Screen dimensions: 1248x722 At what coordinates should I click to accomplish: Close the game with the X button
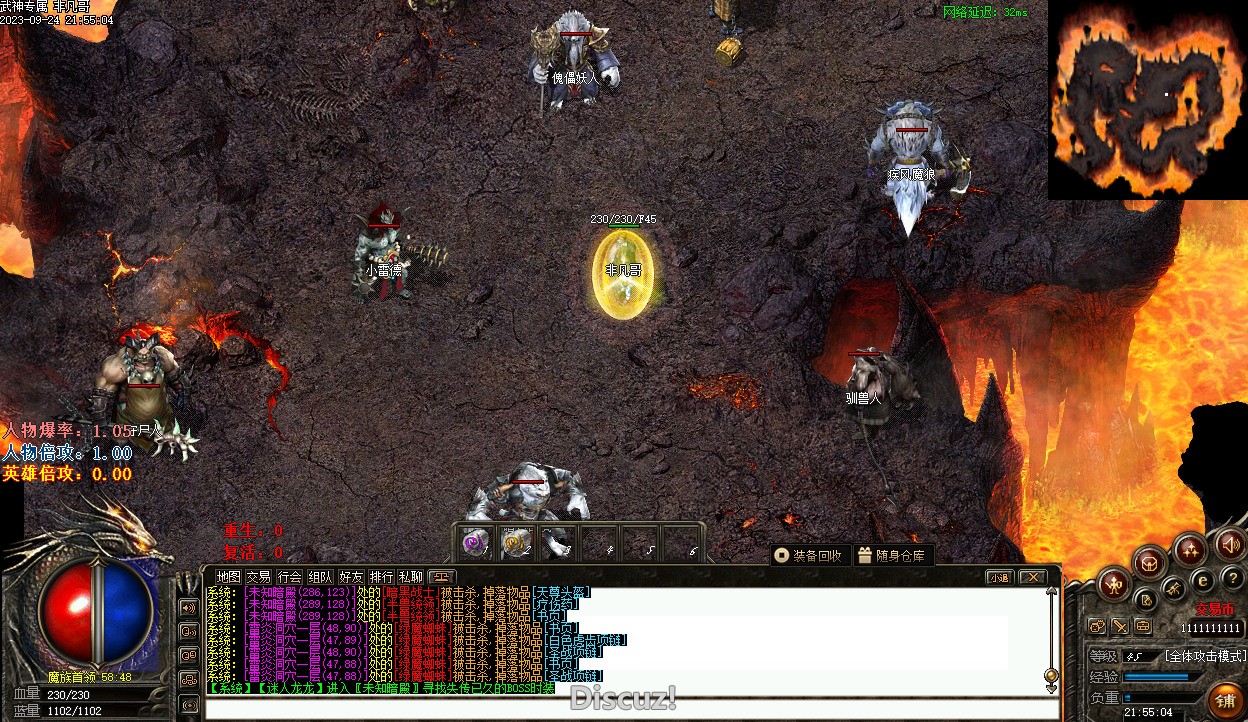pos(1031,577)
